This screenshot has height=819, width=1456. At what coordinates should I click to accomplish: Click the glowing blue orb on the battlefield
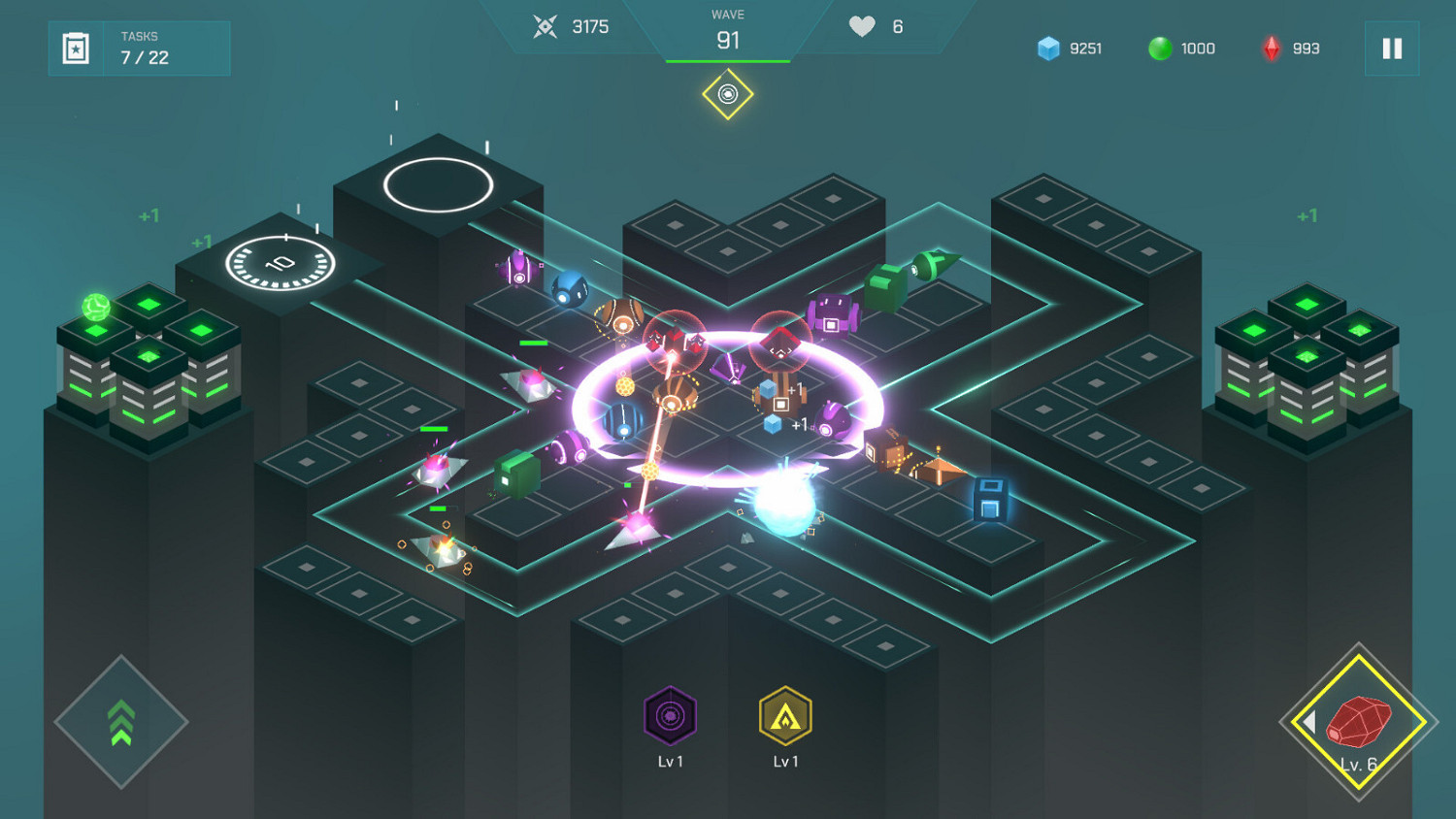coord(784,506)
